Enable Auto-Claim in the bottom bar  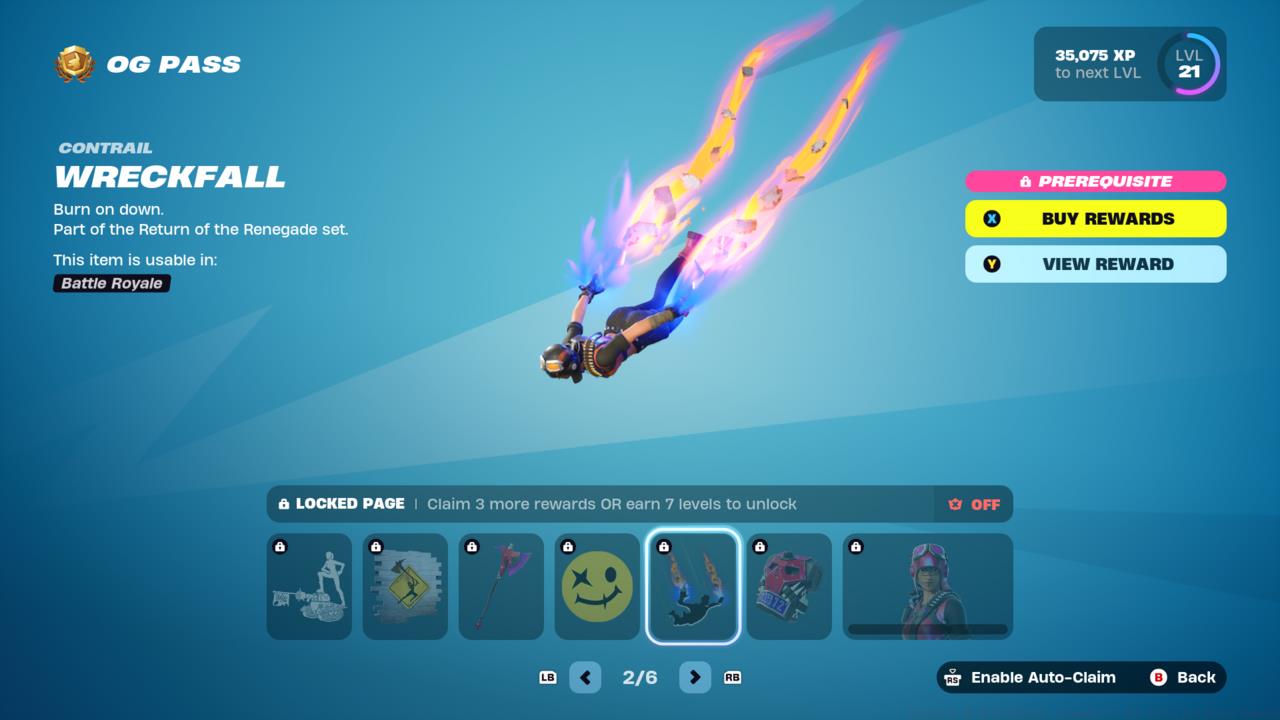click(x=1031, y=677)
